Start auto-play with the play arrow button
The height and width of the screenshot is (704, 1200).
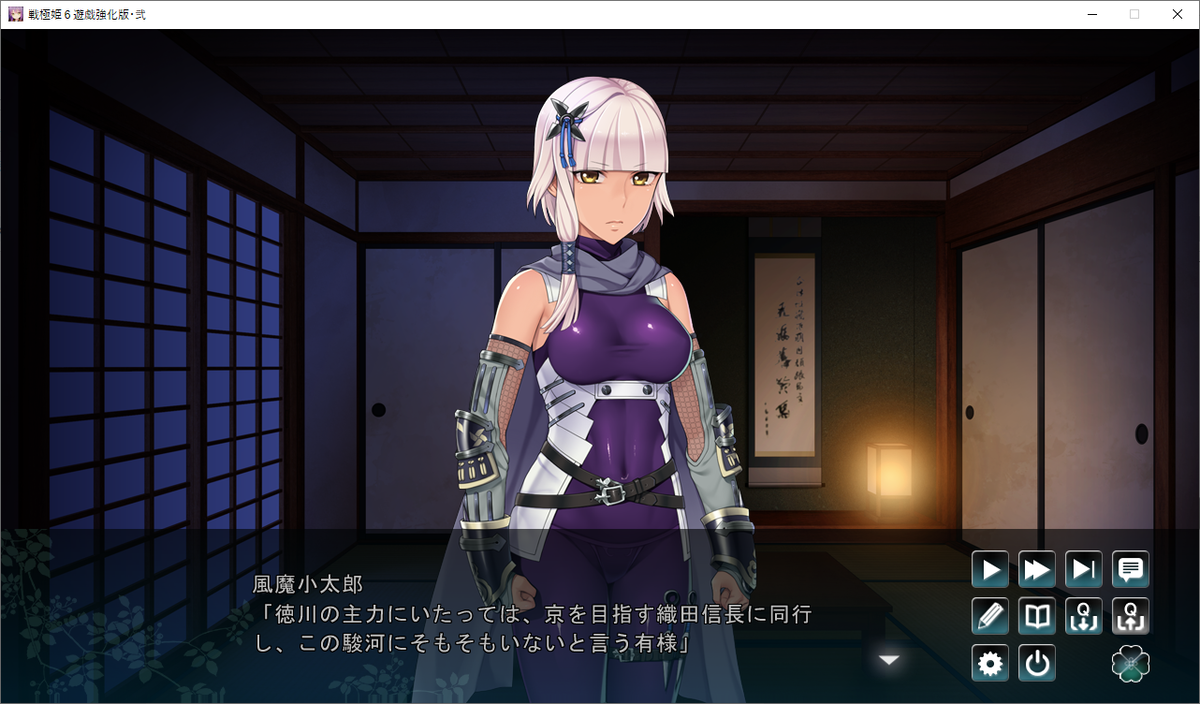point(990,570)
